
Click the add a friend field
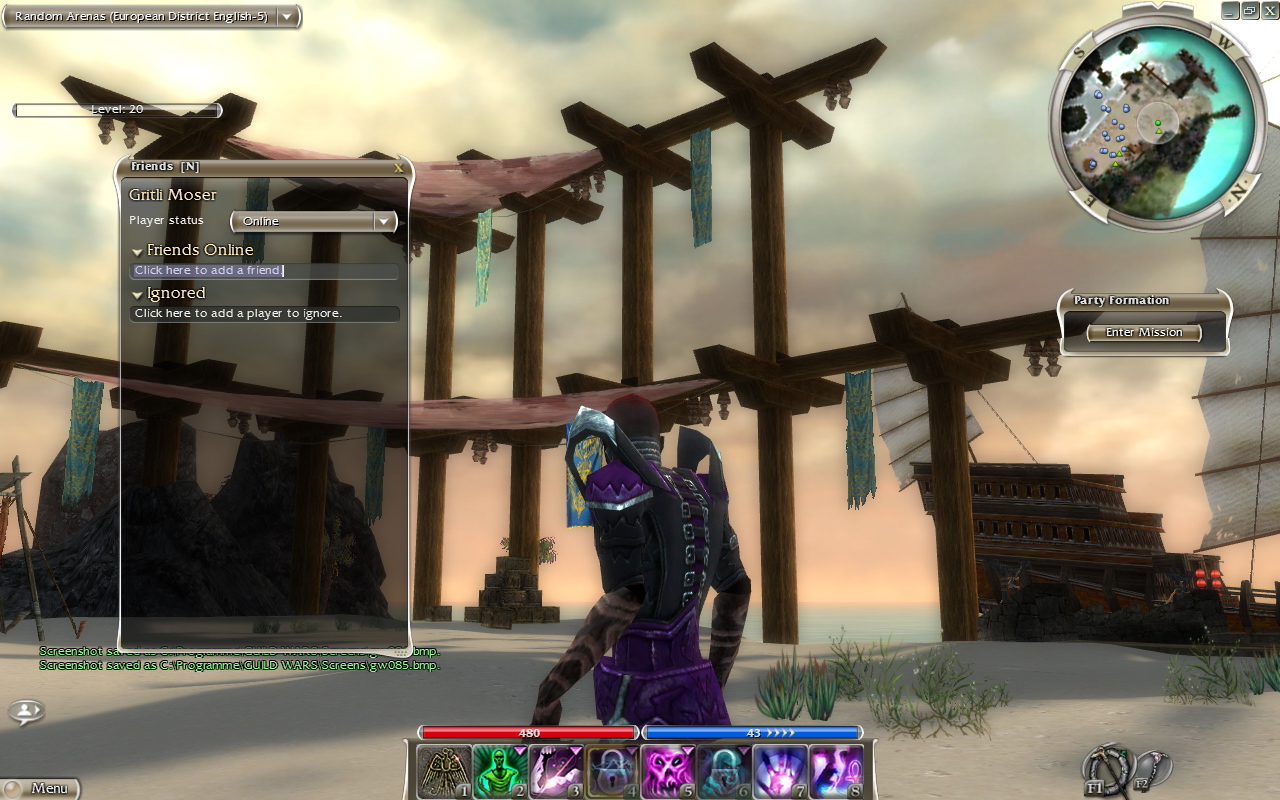tap(264, 271)
